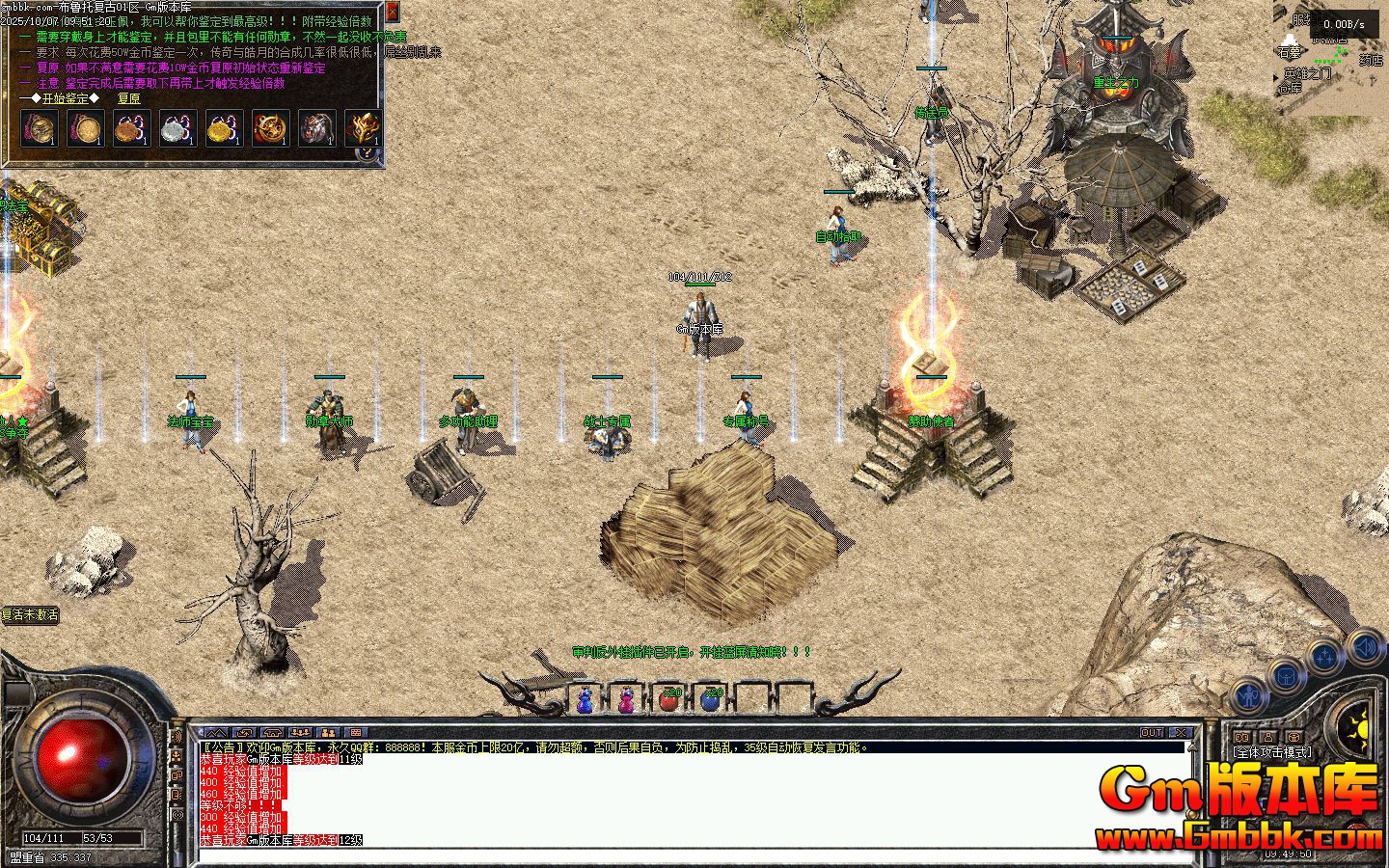Pick the wolf head medal slot
The width and height of the screenshot is (1389, 868).
point(316,128)
